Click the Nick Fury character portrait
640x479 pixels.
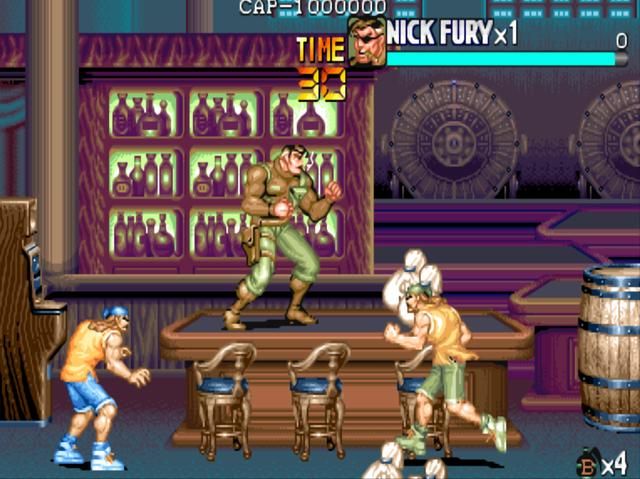[366, 43]
